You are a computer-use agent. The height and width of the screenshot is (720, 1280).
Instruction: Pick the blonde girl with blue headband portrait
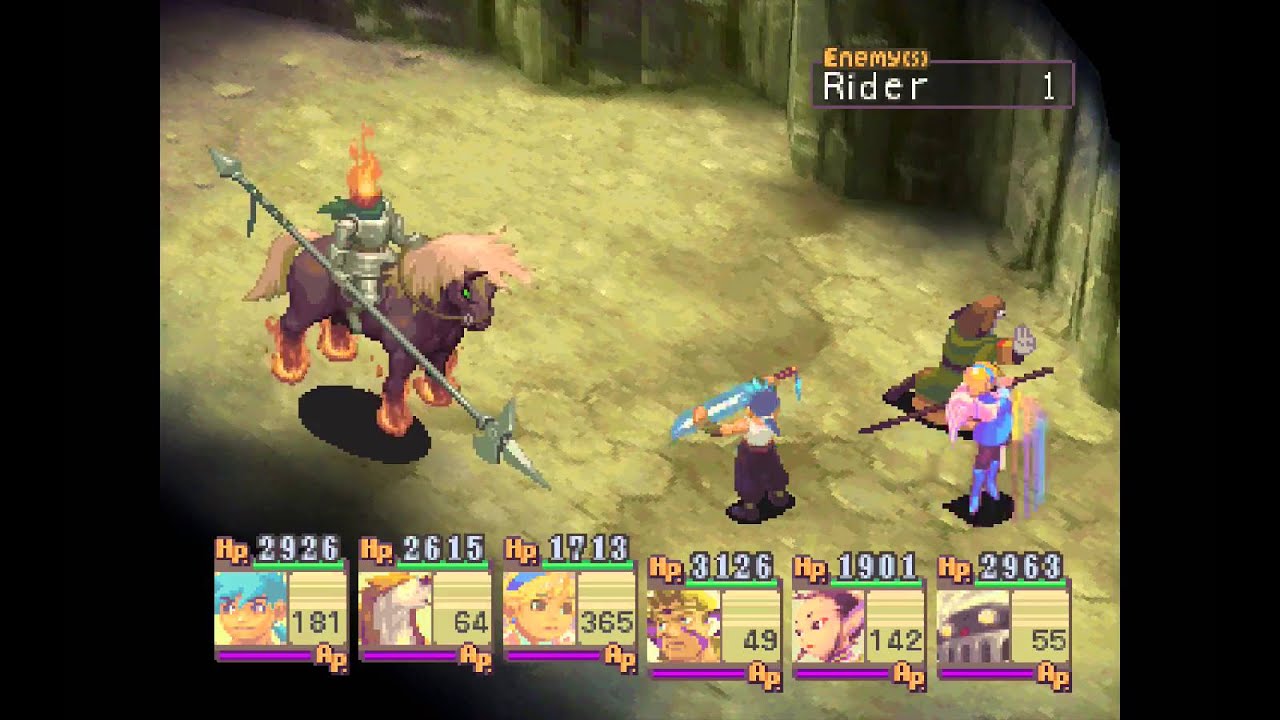pos(540,608)
